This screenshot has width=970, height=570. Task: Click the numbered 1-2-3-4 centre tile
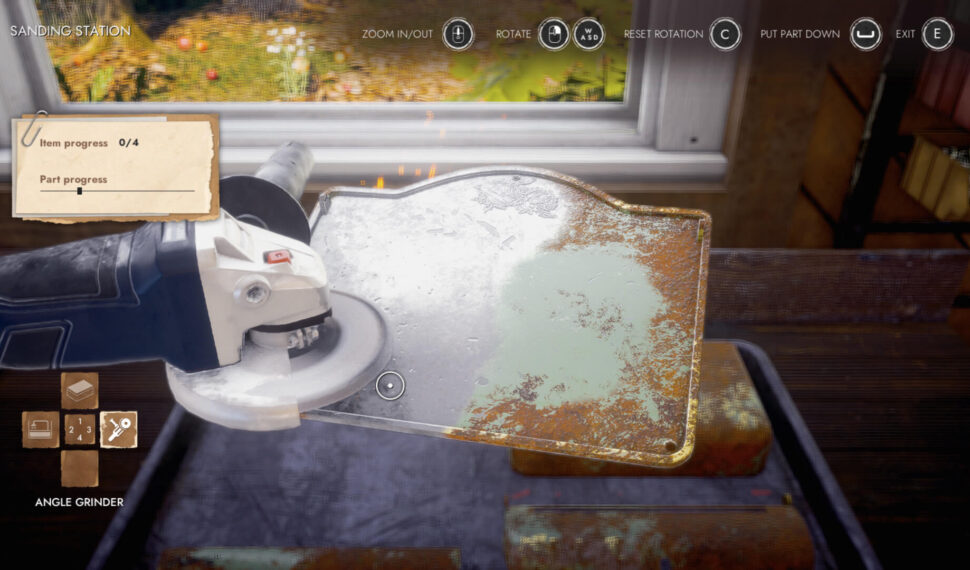[80, 430]
